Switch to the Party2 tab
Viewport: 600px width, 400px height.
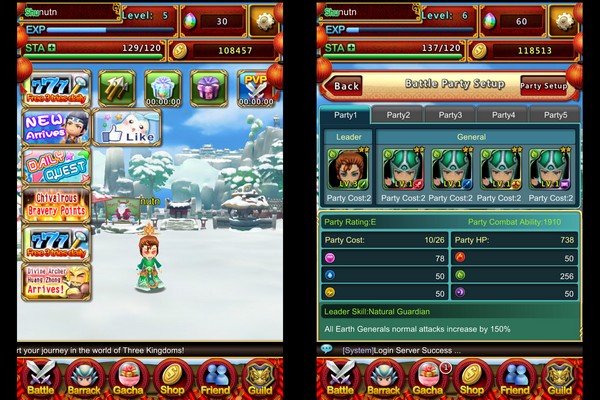pos(398,115)
